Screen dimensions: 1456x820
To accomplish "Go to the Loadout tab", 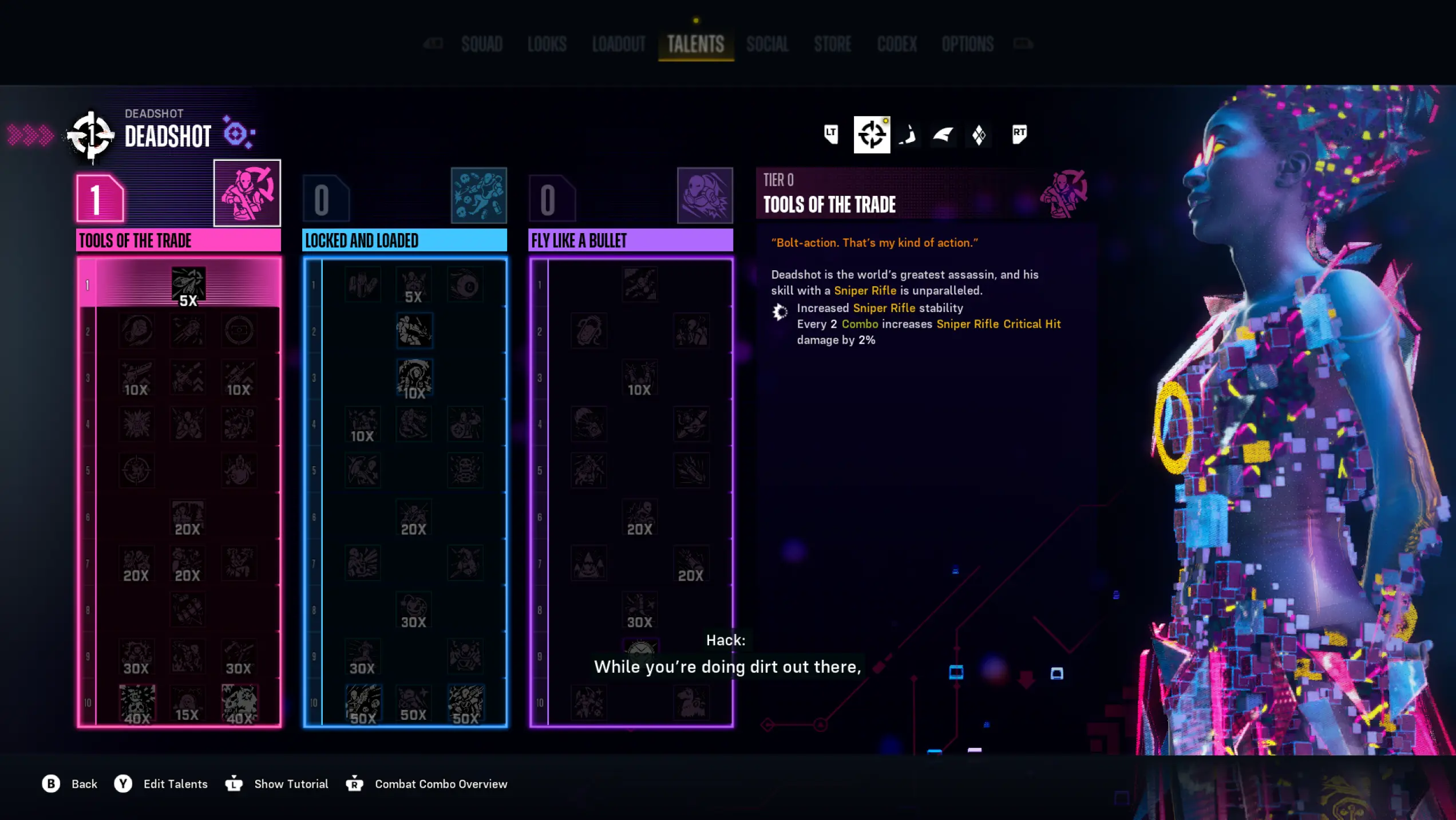I will [619, 44].
